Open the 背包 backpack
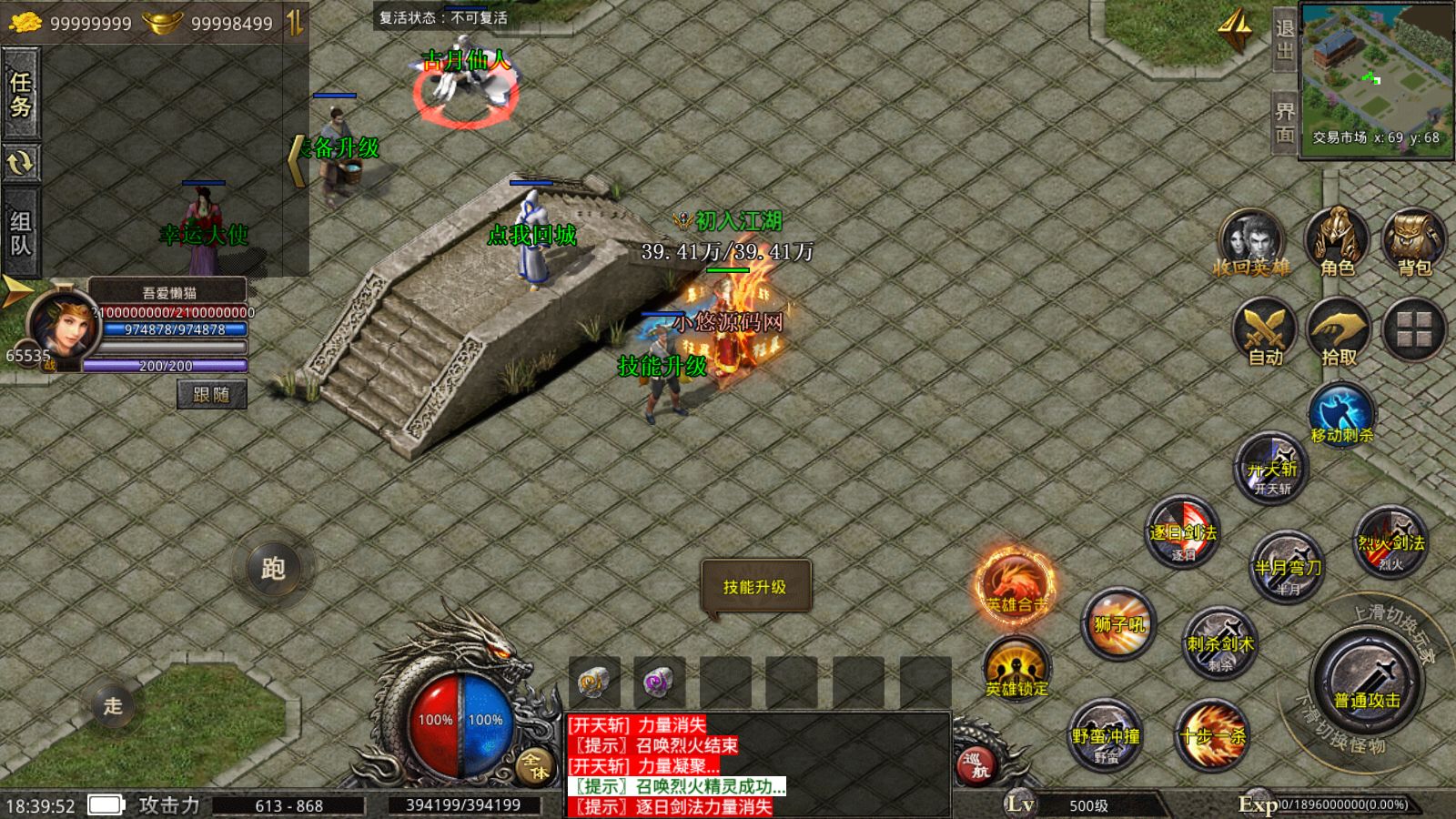1456x819 pixels. [1413, 243]
